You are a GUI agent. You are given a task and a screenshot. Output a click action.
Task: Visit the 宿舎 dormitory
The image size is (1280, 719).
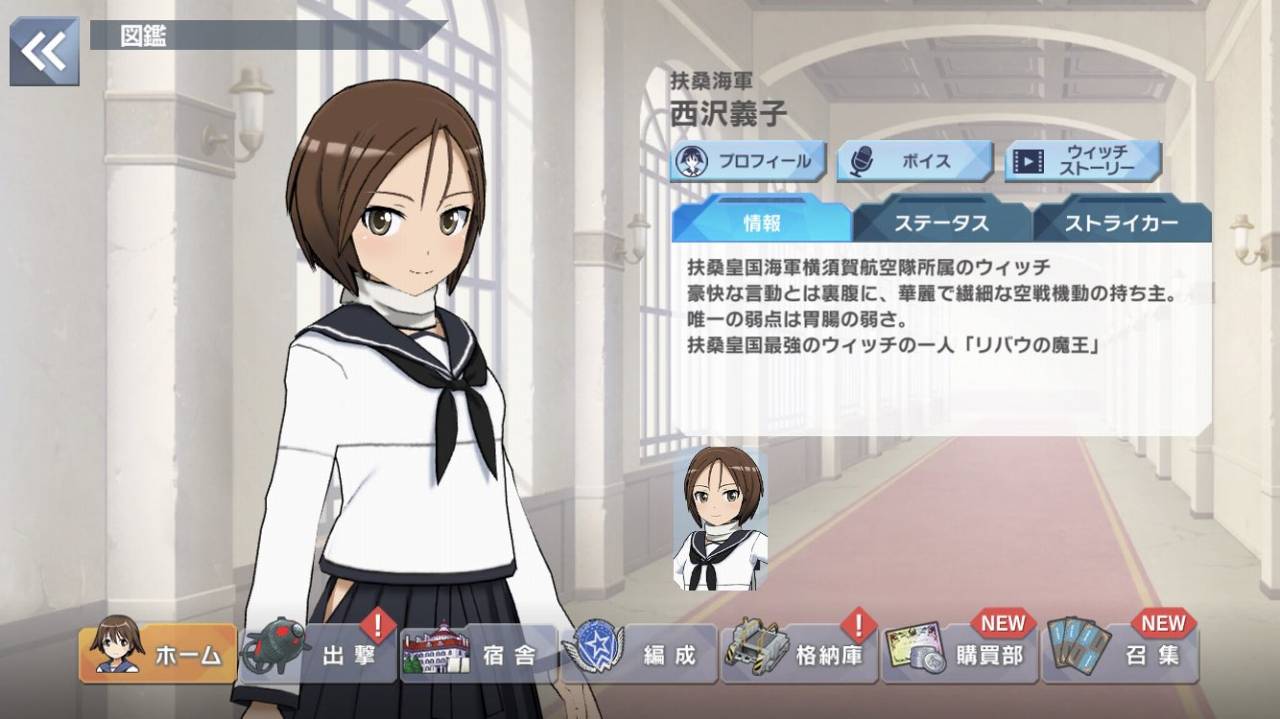[478, 654]
